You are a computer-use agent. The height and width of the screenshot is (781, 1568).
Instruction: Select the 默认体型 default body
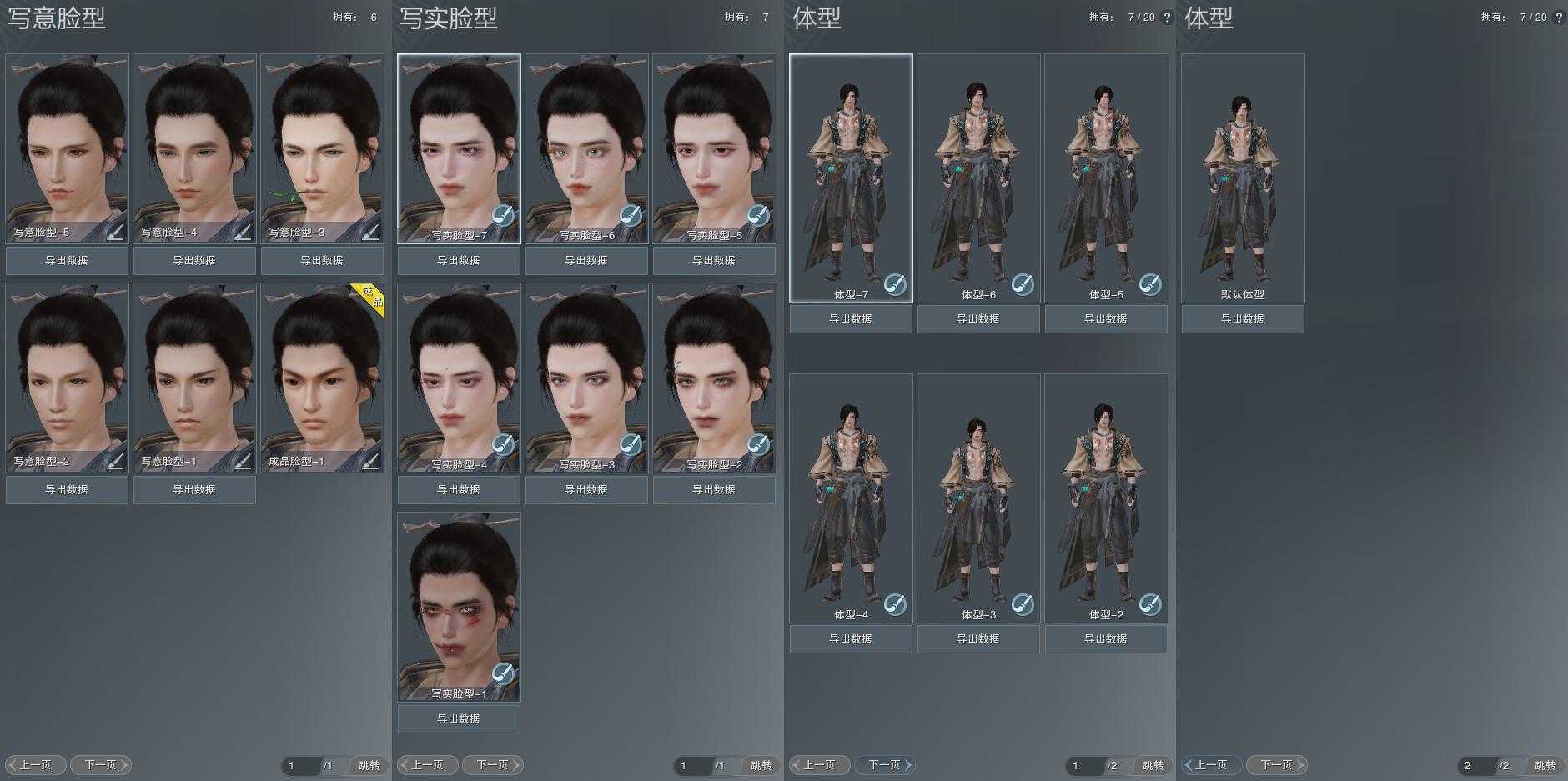coord(1243,171)
